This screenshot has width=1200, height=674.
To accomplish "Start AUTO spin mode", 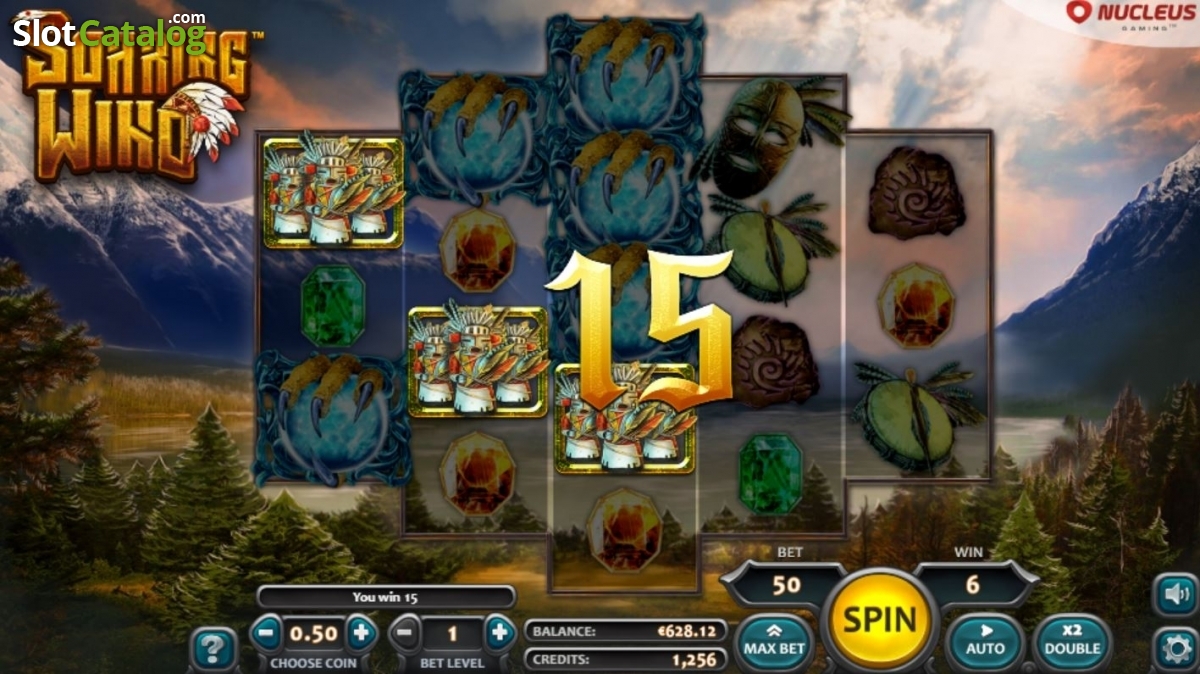I will 985,641.
